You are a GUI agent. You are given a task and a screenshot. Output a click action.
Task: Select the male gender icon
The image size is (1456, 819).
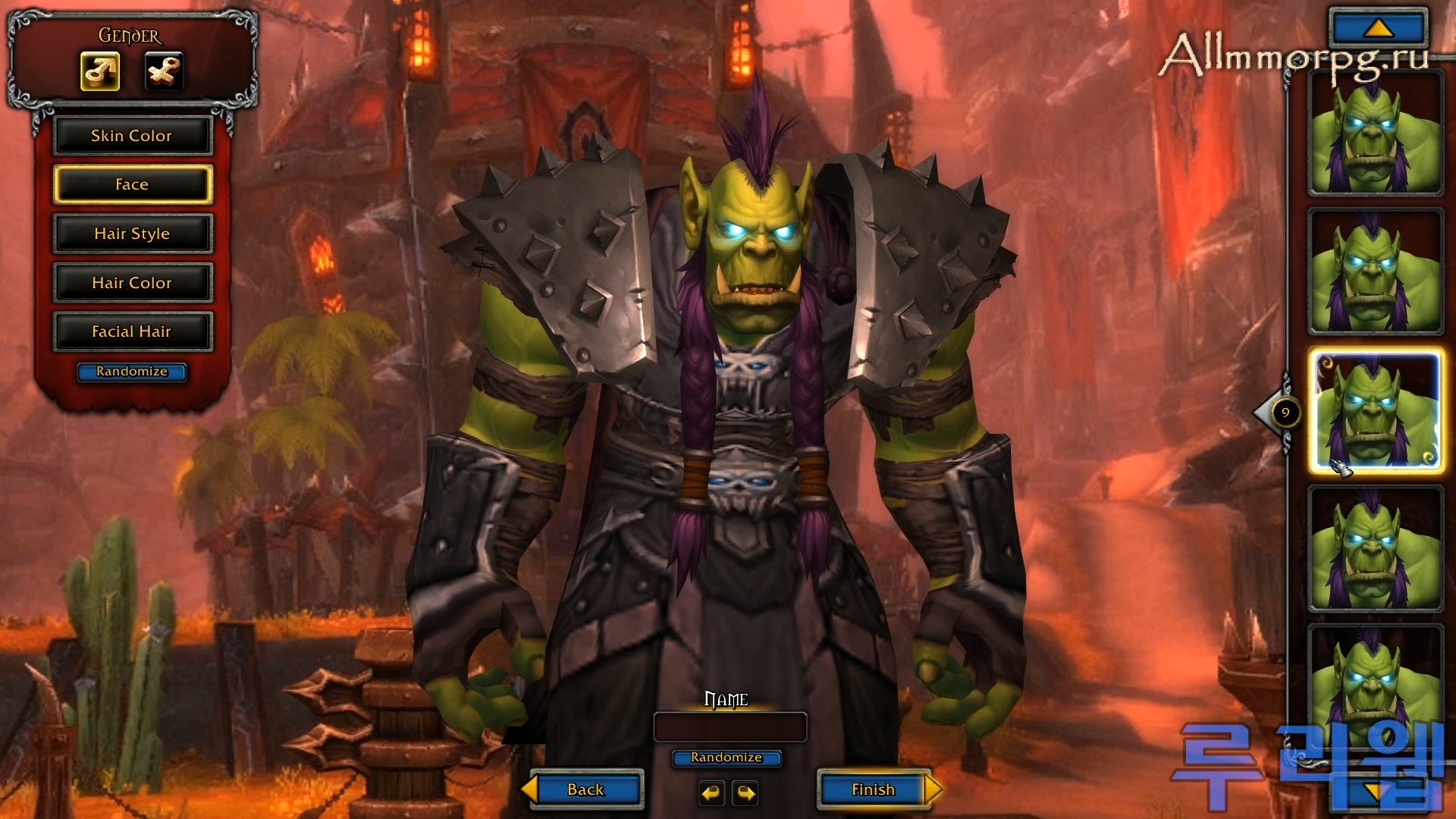tap(100, 72)
